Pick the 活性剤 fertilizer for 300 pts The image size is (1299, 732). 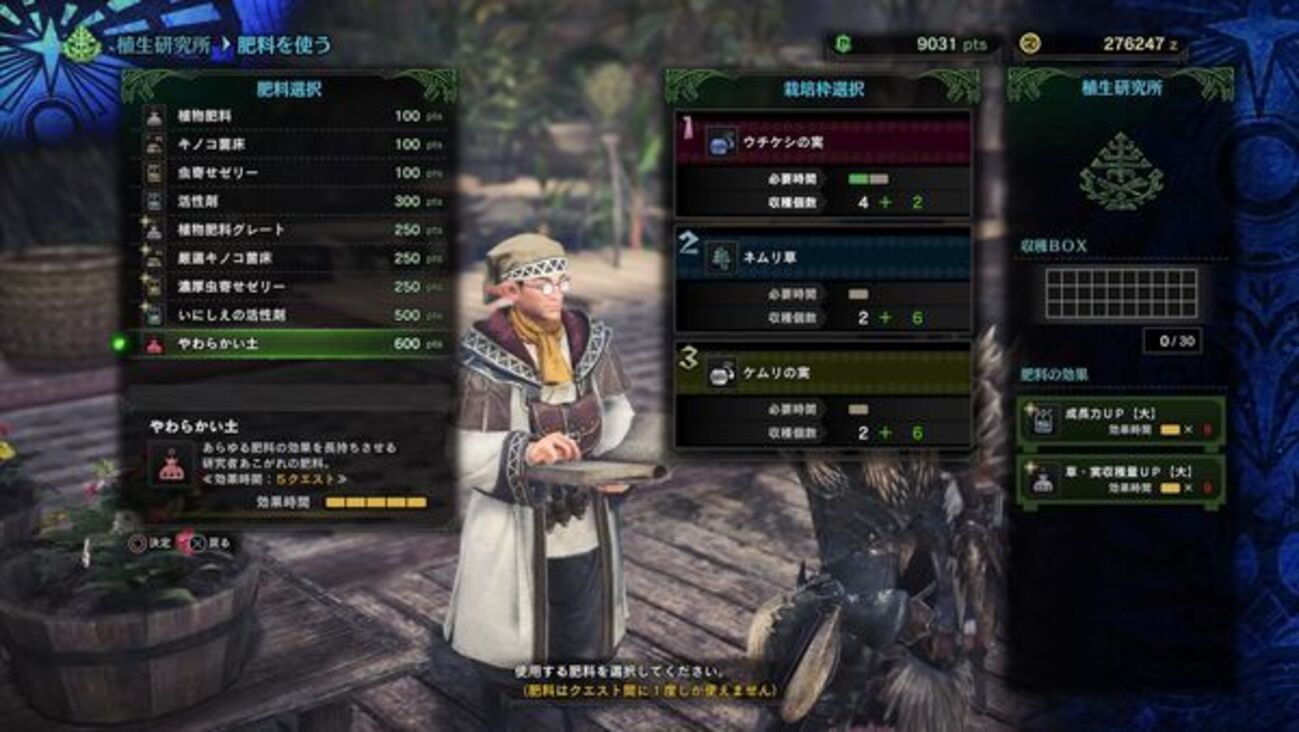pos(290,201)
